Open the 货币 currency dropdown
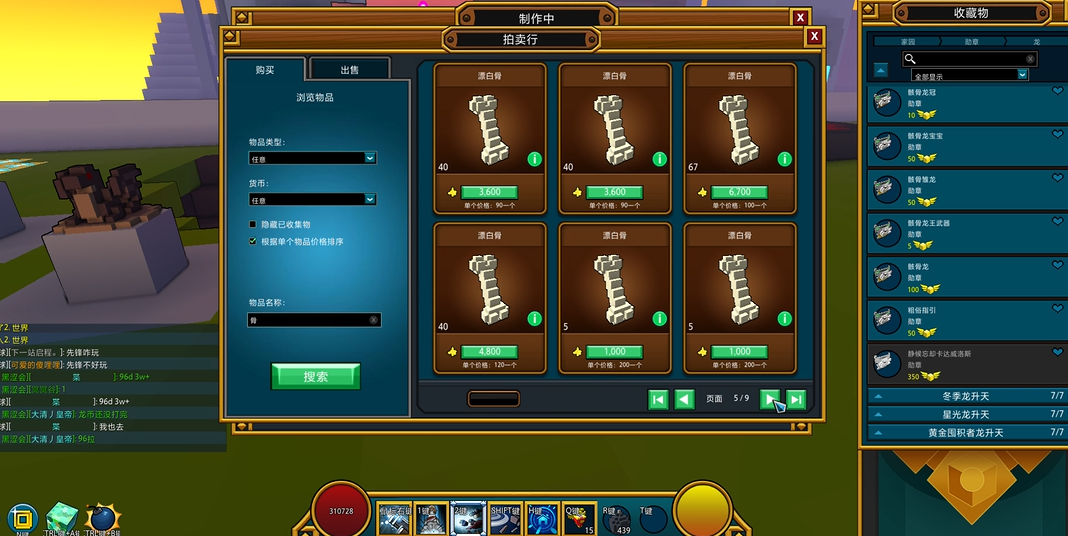Screen dimensions: 1068x536 pyautogui.click(x=312, y=200)
